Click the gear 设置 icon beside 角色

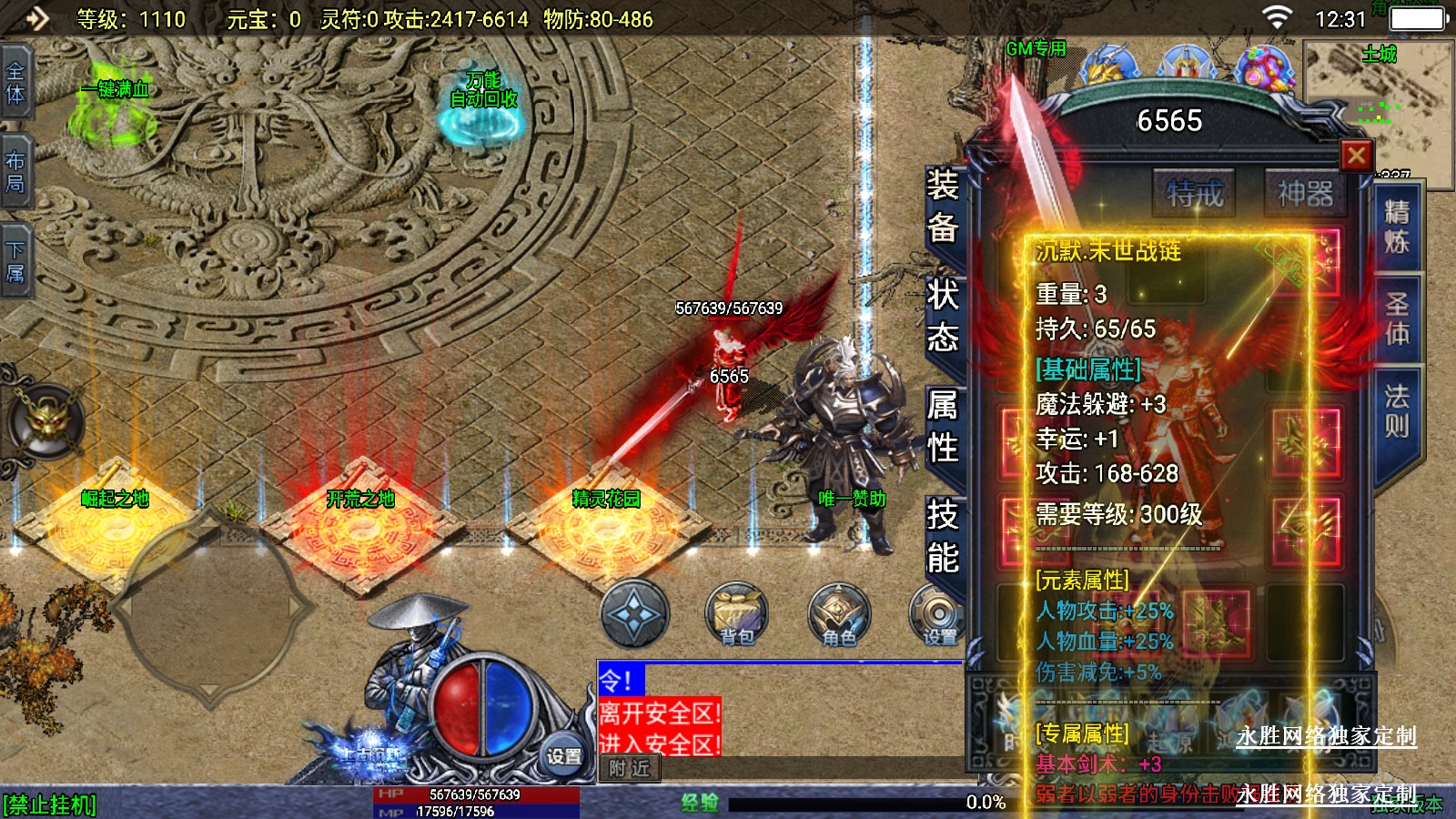pyautogui.click(x=937, y=614)
